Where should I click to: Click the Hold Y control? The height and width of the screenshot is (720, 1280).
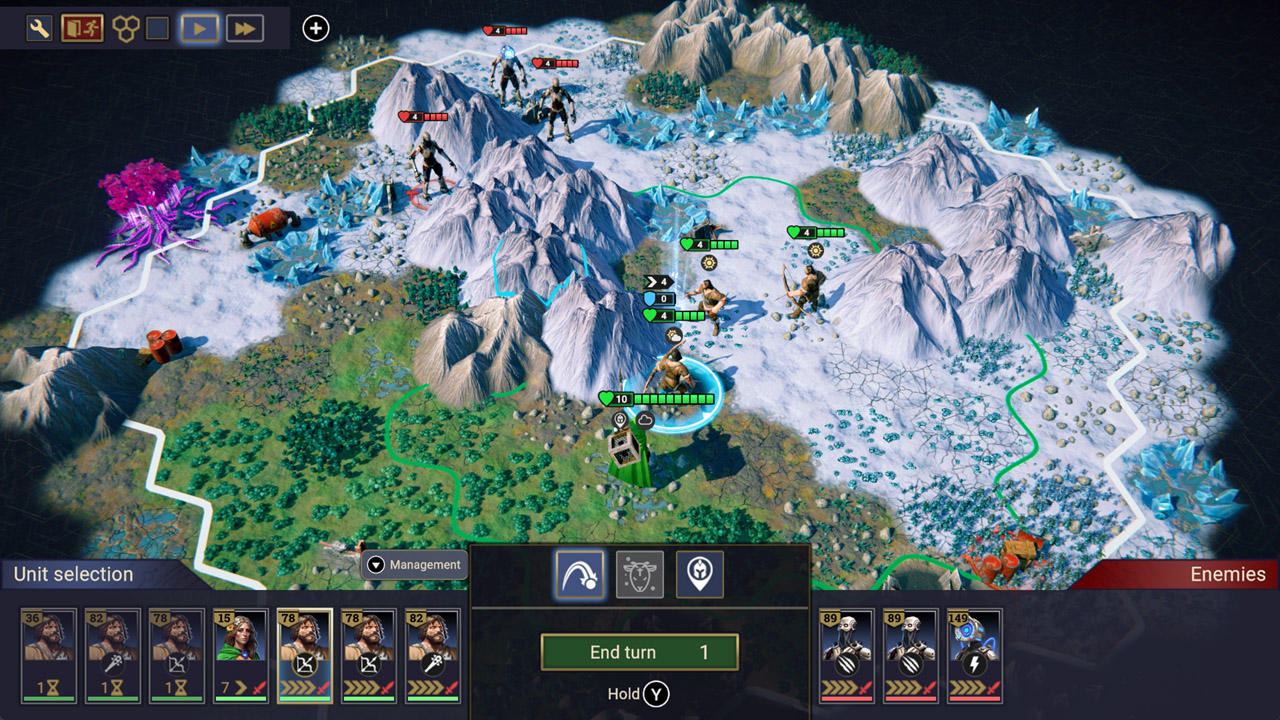(638, 693)
